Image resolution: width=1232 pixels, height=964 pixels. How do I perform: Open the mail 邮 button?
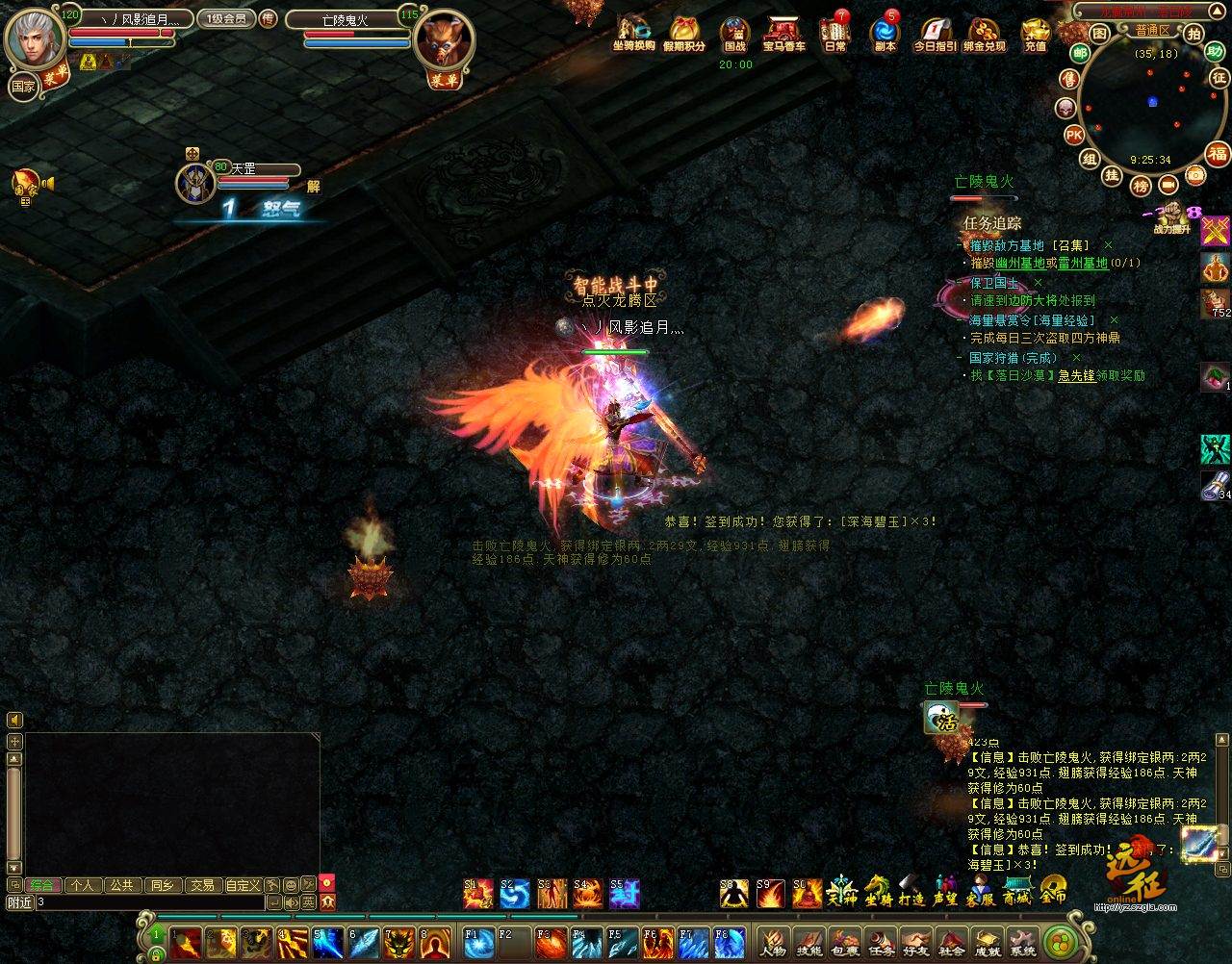[x=1079, y=55]
